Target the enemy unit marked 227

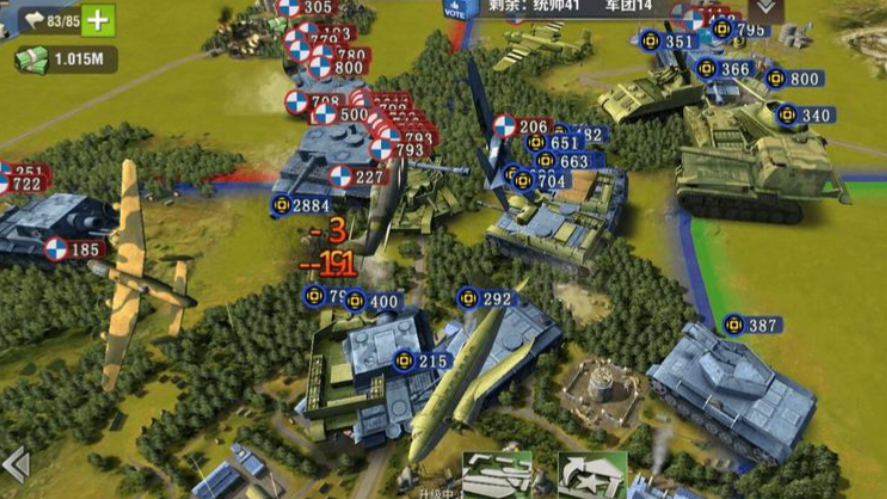pos(357,177)
